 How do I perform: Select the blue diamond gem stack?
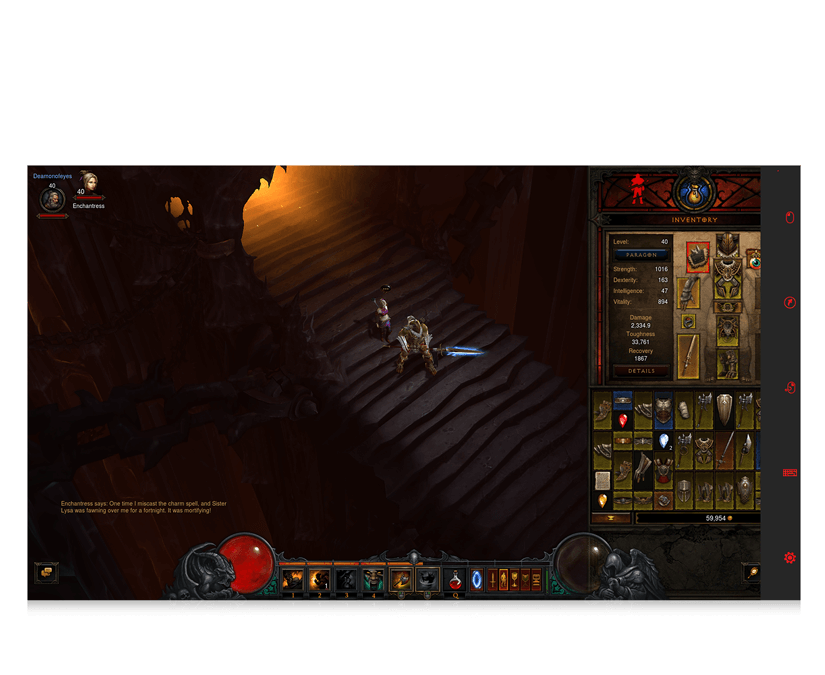pos(664,441)
